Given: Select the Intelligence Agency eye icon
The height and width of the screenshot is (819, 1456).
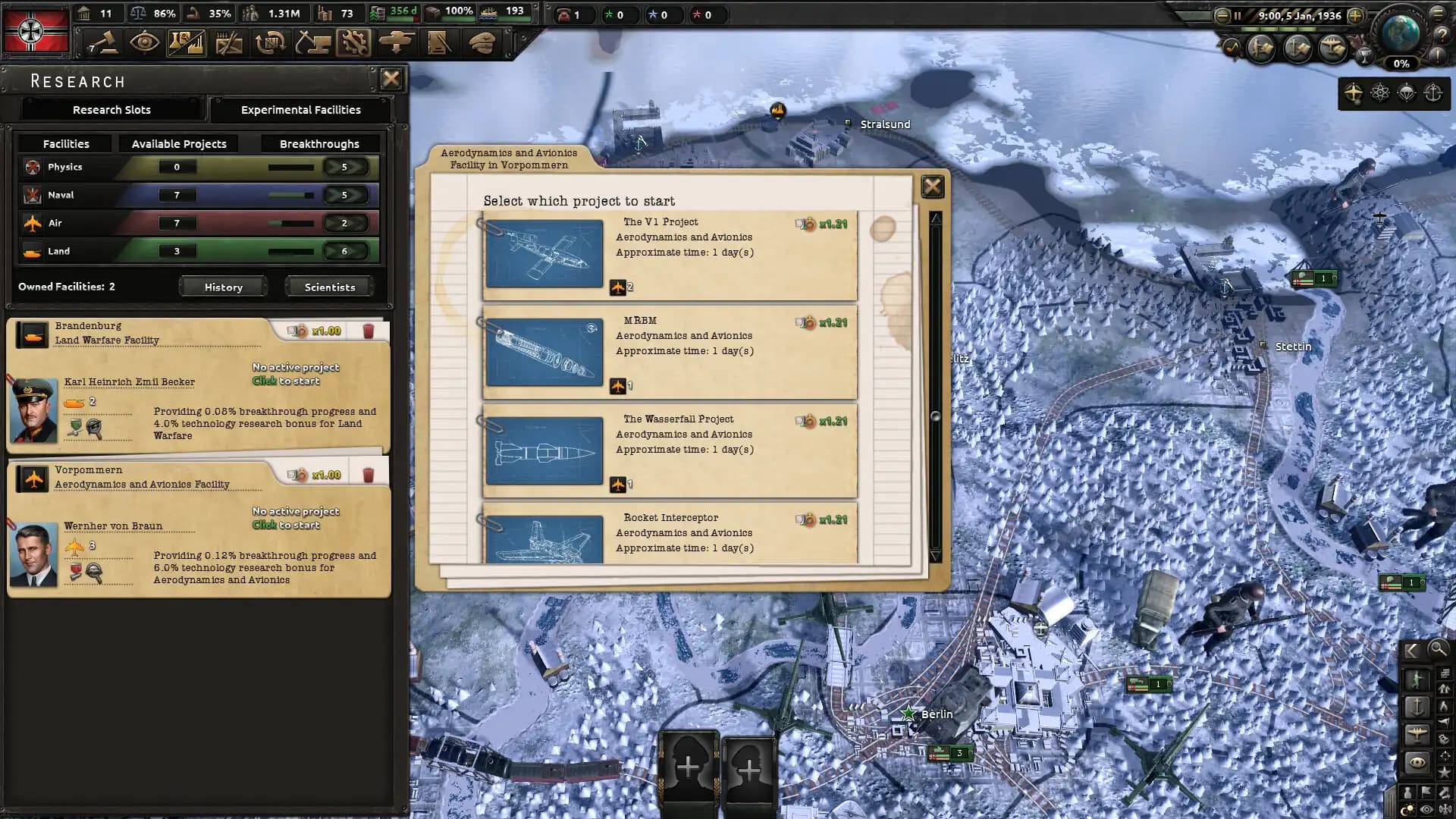Looking at the screenshot, I should (x=144, y=42).
